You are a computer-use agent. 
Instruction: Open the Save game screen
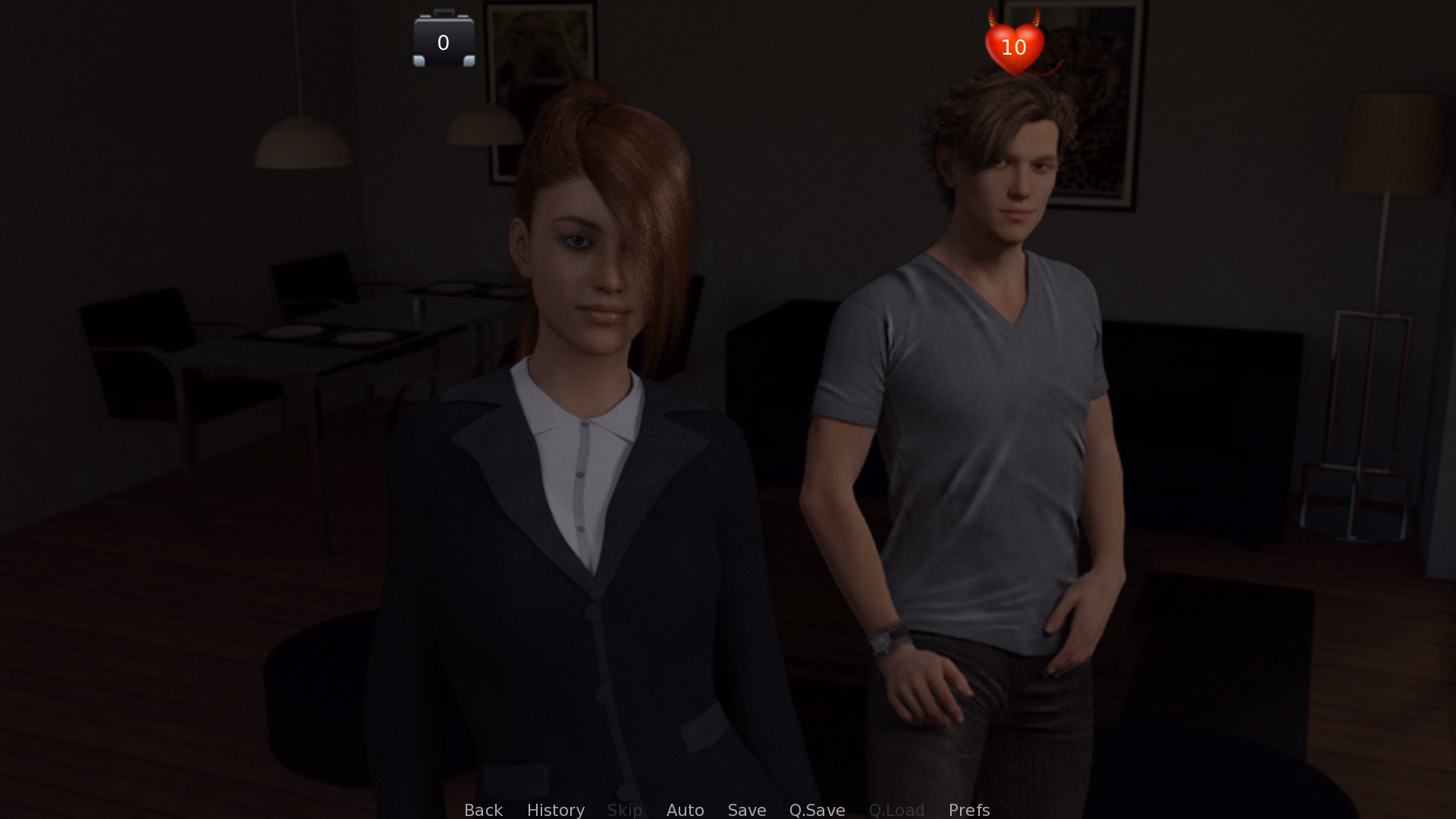[x=746, y=810]
